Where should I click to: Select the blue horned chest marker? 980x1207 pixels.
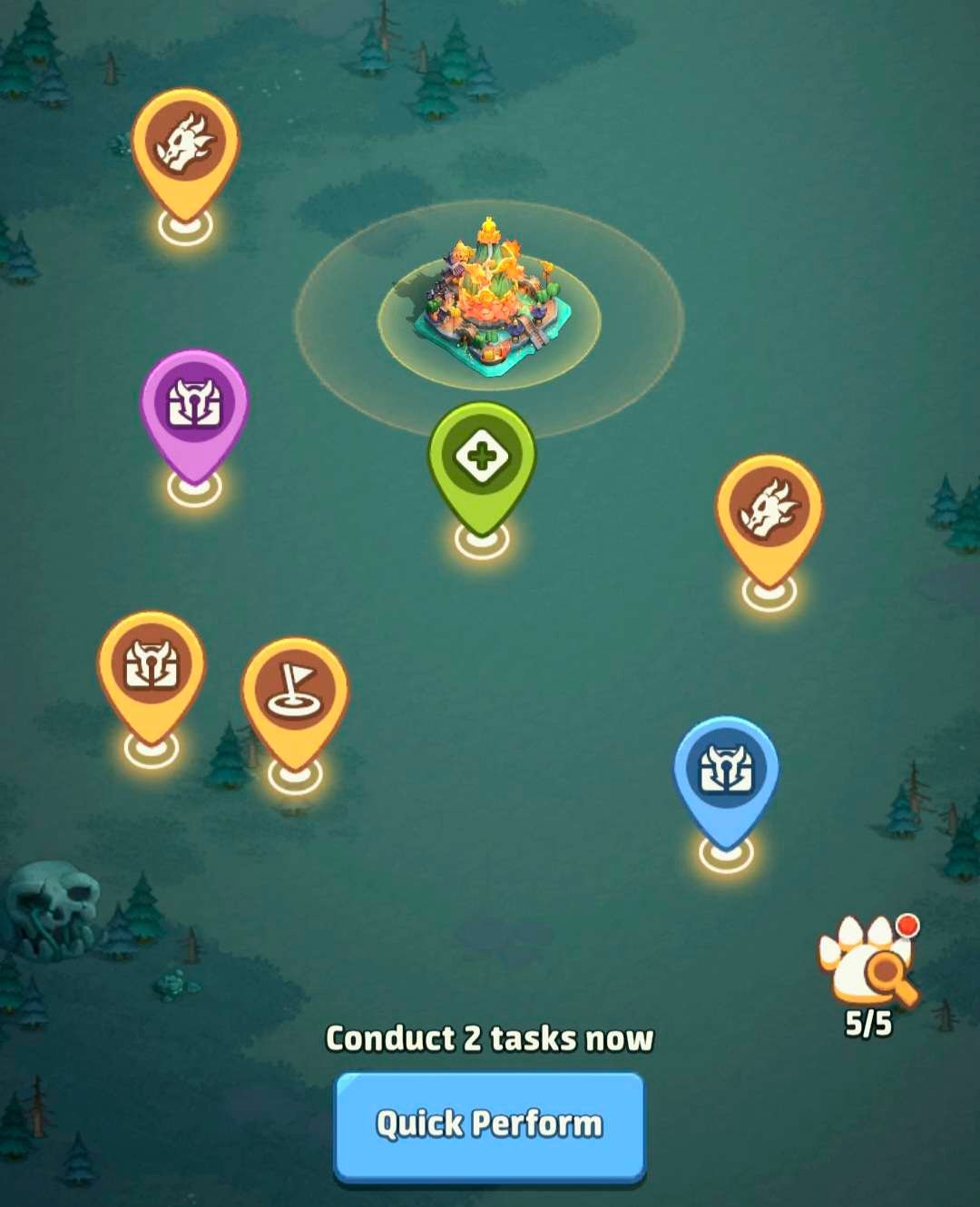[x=726, y=771]
